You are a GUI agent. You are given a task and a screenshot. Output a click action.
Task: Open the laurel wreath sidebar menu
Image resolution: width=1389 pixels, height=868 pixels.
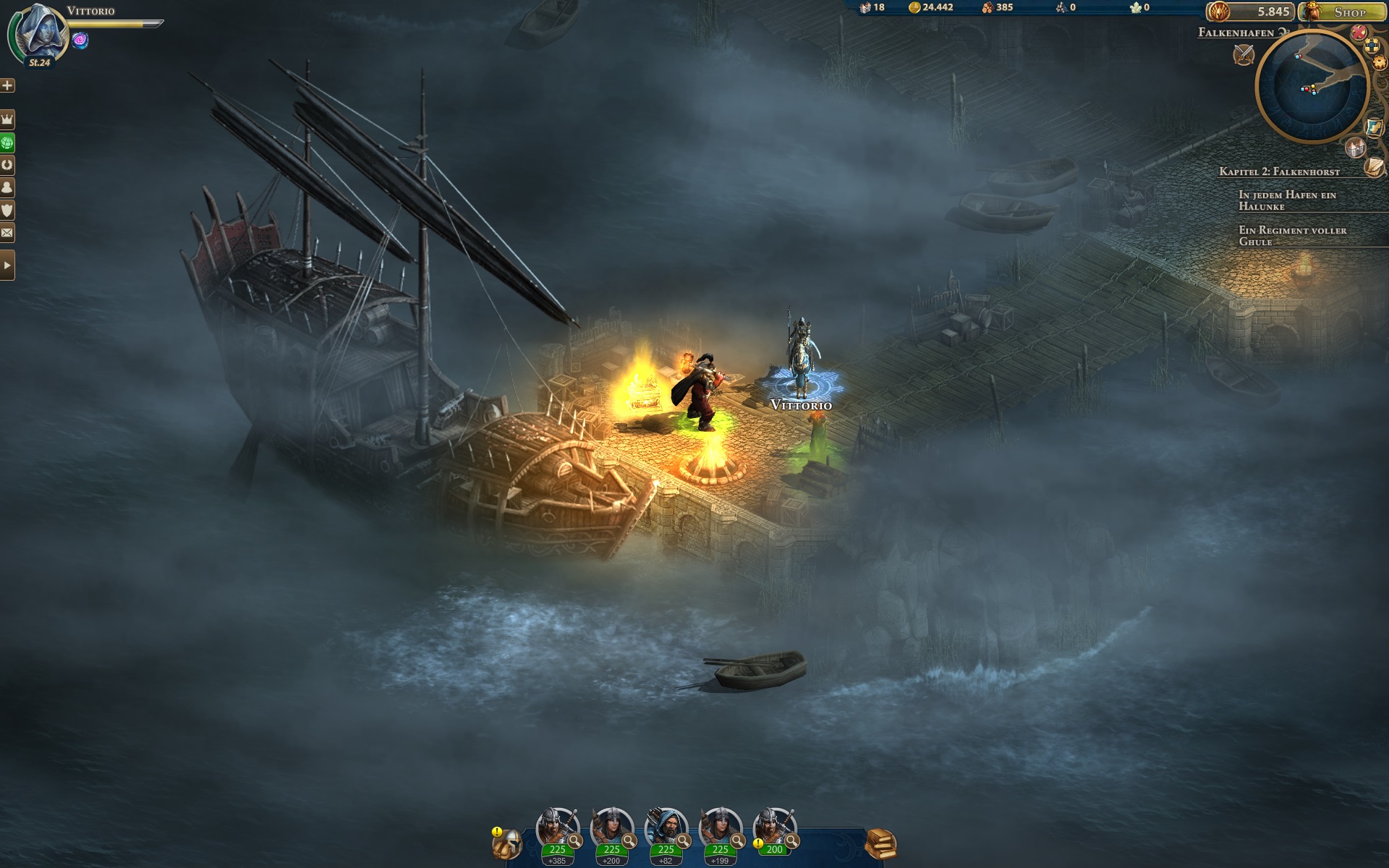tap(7, 165)
